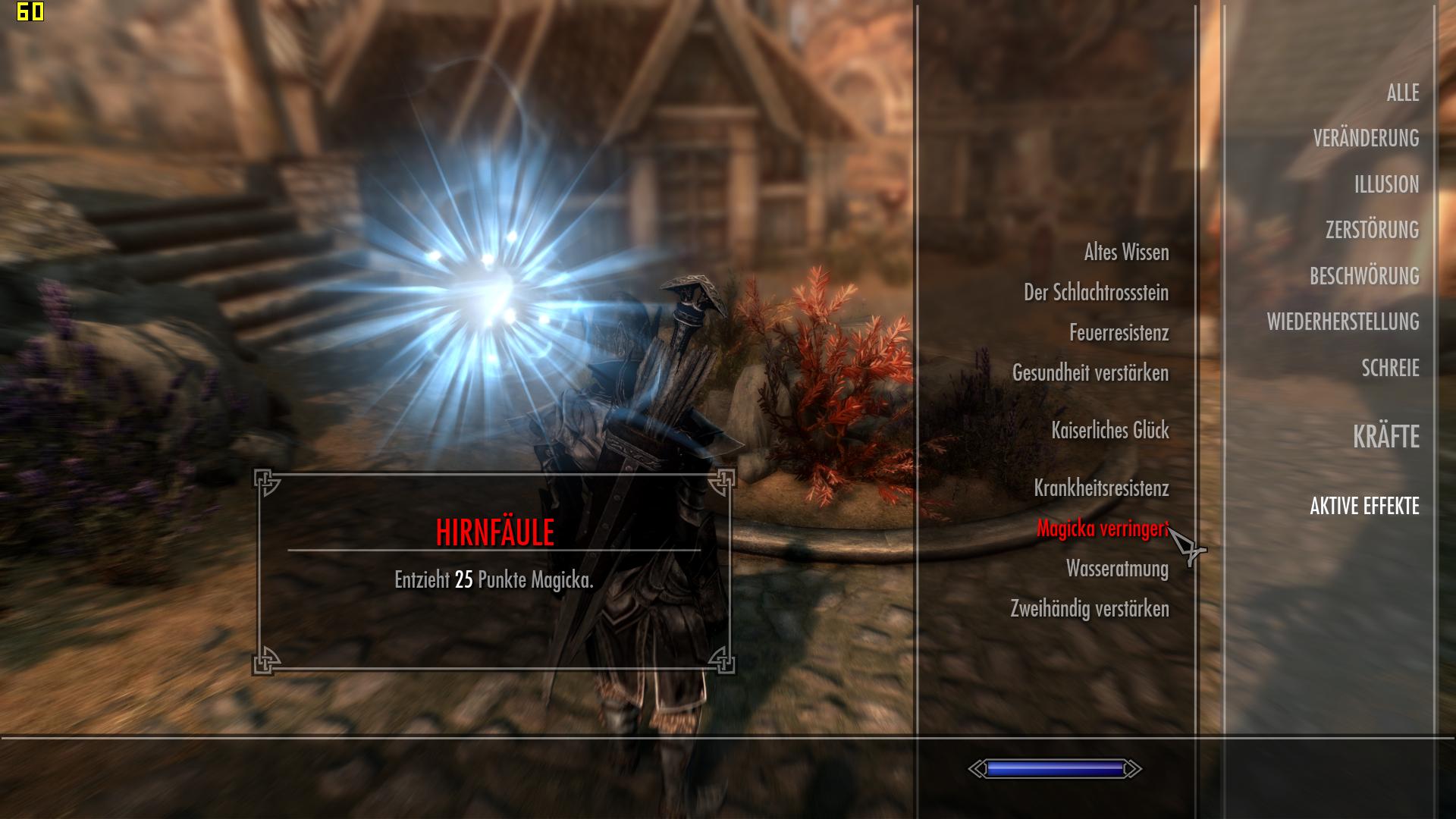1456x819 pixels.
Task: Switch to the SCHREIE list
Action: (x=1390, y=369)
